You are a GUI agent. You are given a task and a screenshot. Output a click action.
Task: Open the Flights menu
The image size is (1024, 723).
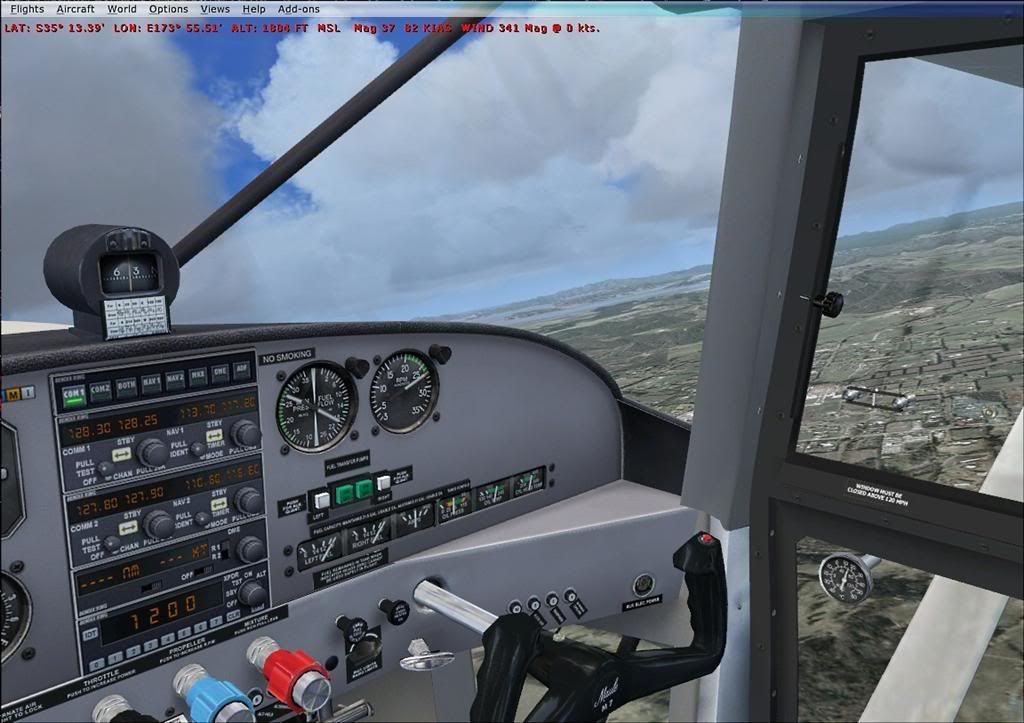tap(27, 9)
